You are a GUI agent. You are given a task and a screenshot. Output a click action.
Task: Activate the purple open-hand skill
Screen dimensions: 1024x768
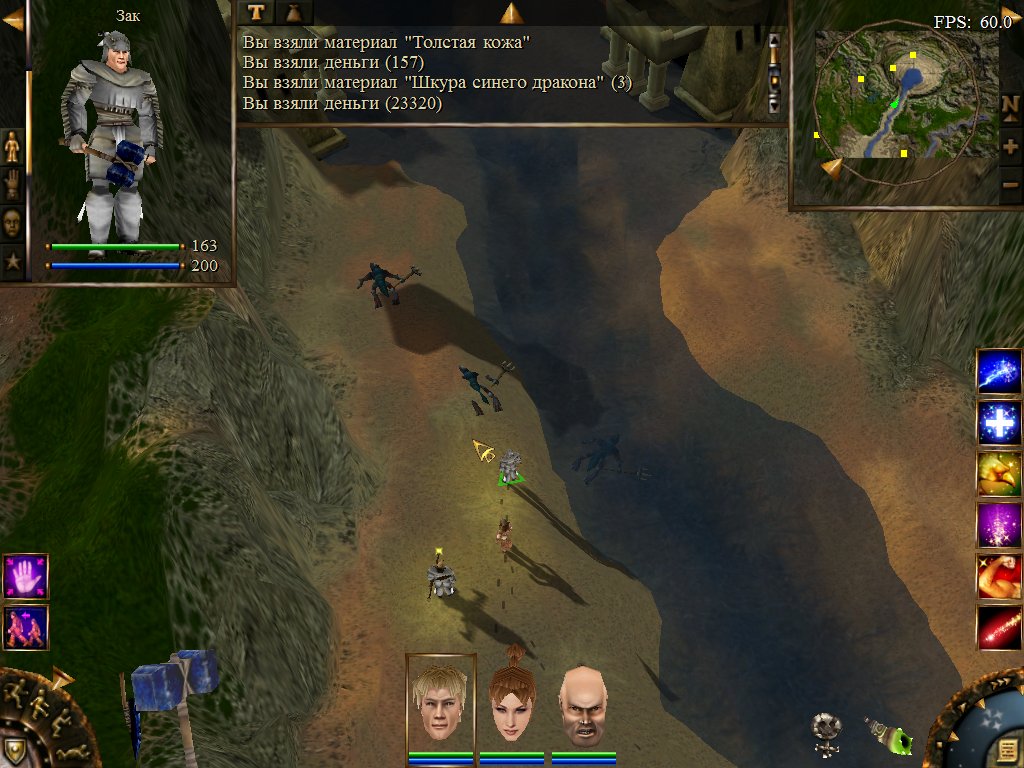click(x=25, y=577)
